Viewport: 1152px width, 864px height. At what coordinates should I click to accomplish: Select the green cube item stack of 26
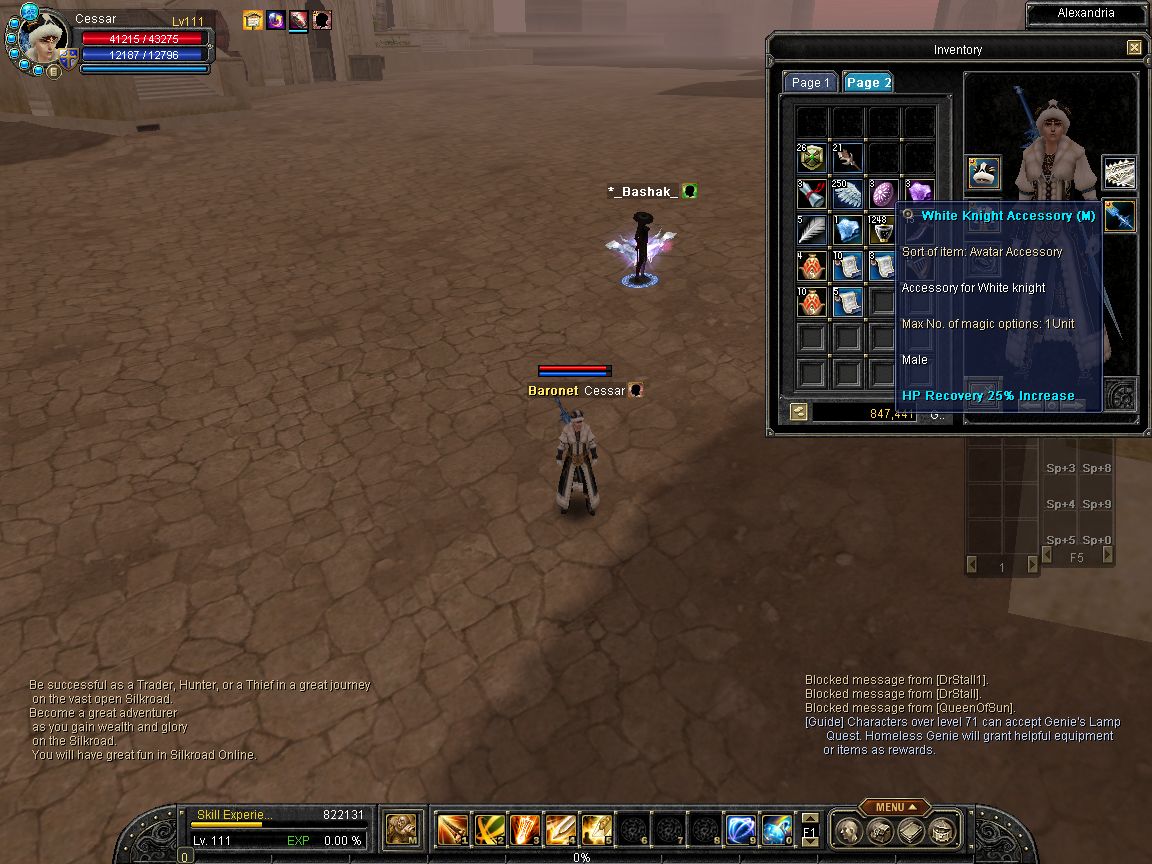pos(812,158)
